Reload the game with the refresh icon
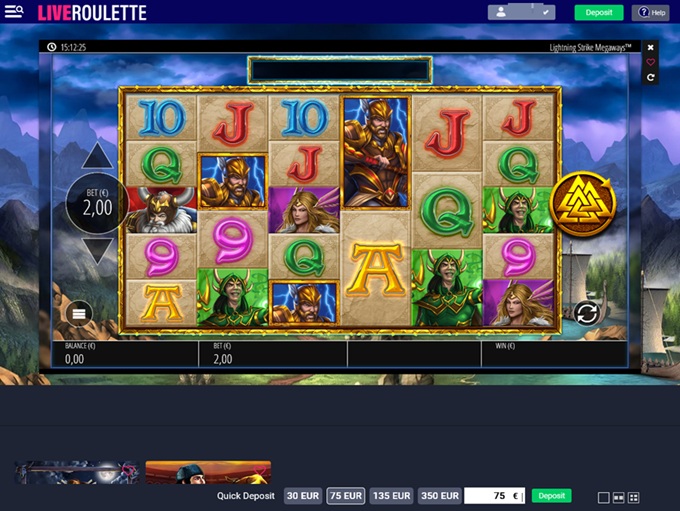 pyautogui.click(x=651, y=77)
